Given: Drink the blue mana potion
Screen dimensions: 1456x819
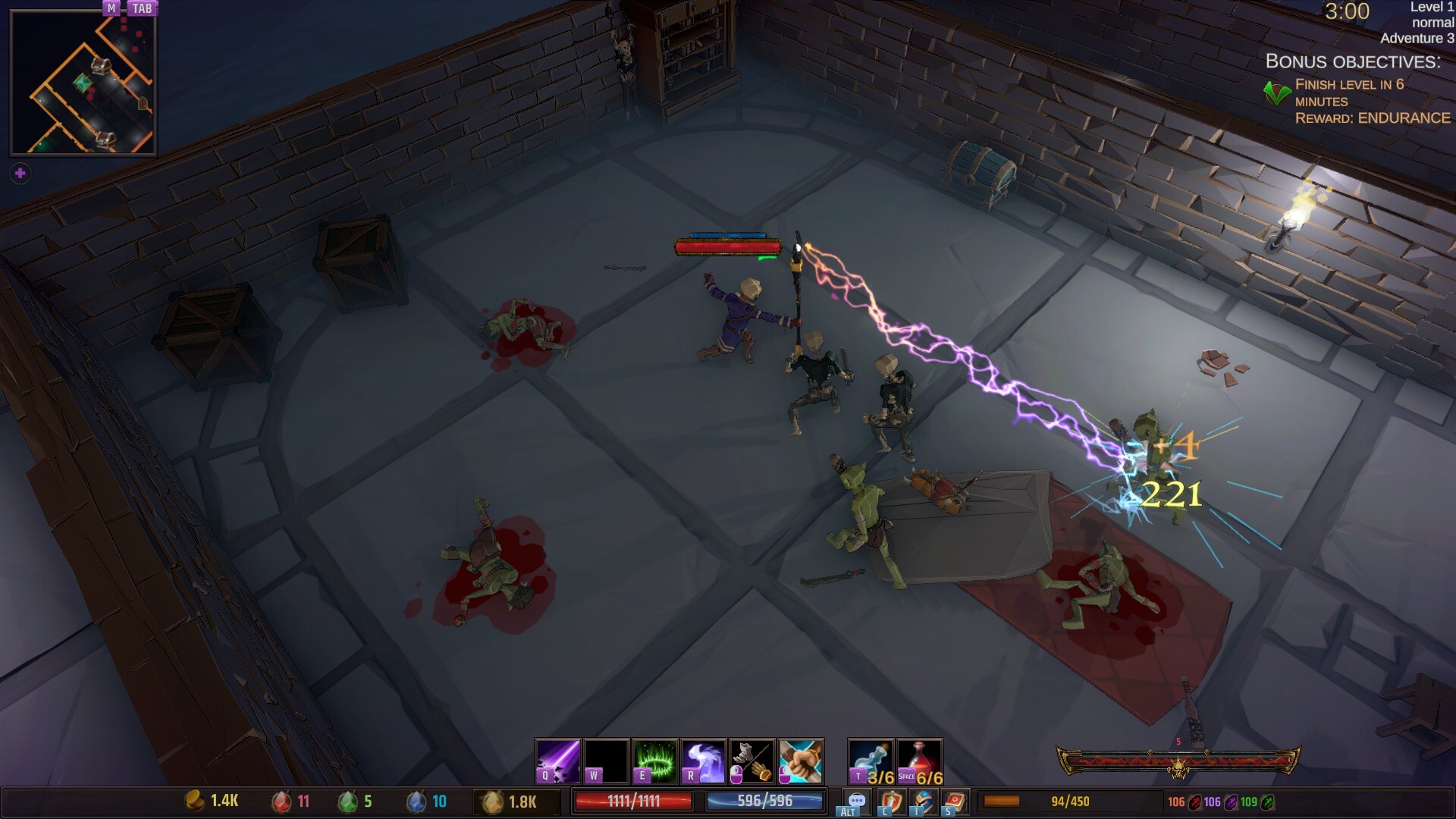Looking at the screenshot, I should pos(871,761).
